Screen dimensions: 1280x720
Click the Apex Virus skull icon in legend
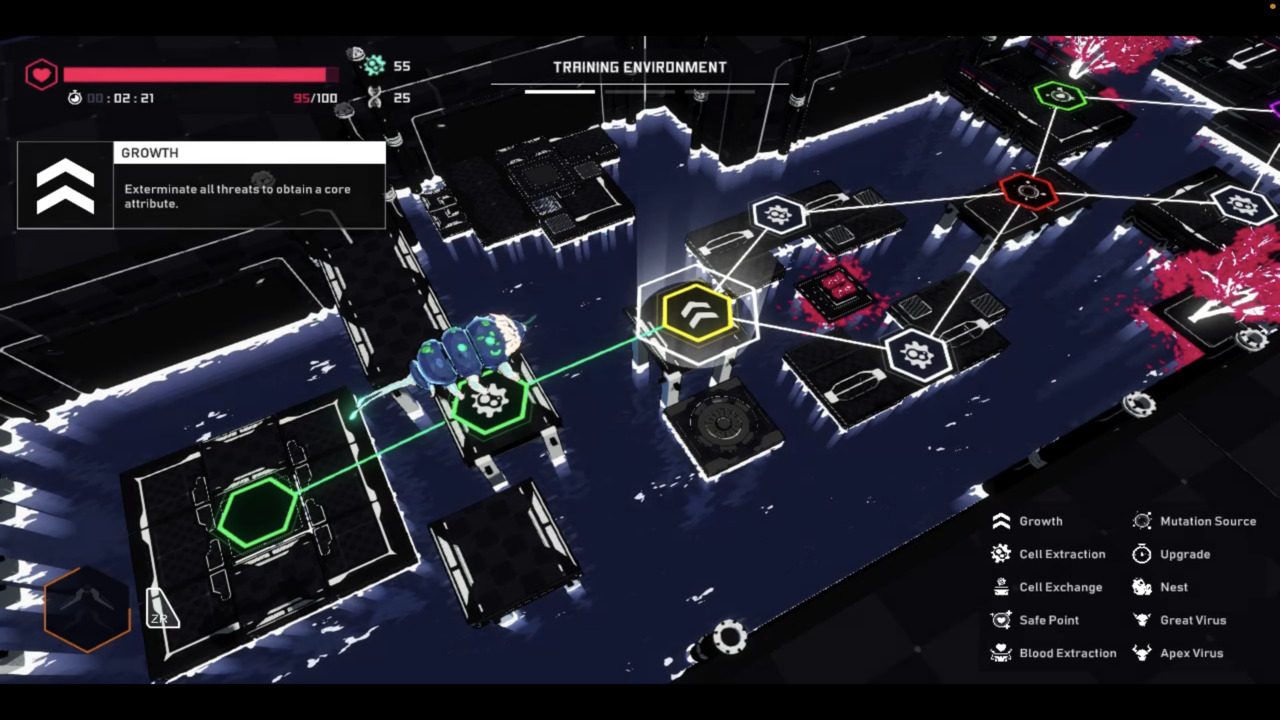point(1142,653)
